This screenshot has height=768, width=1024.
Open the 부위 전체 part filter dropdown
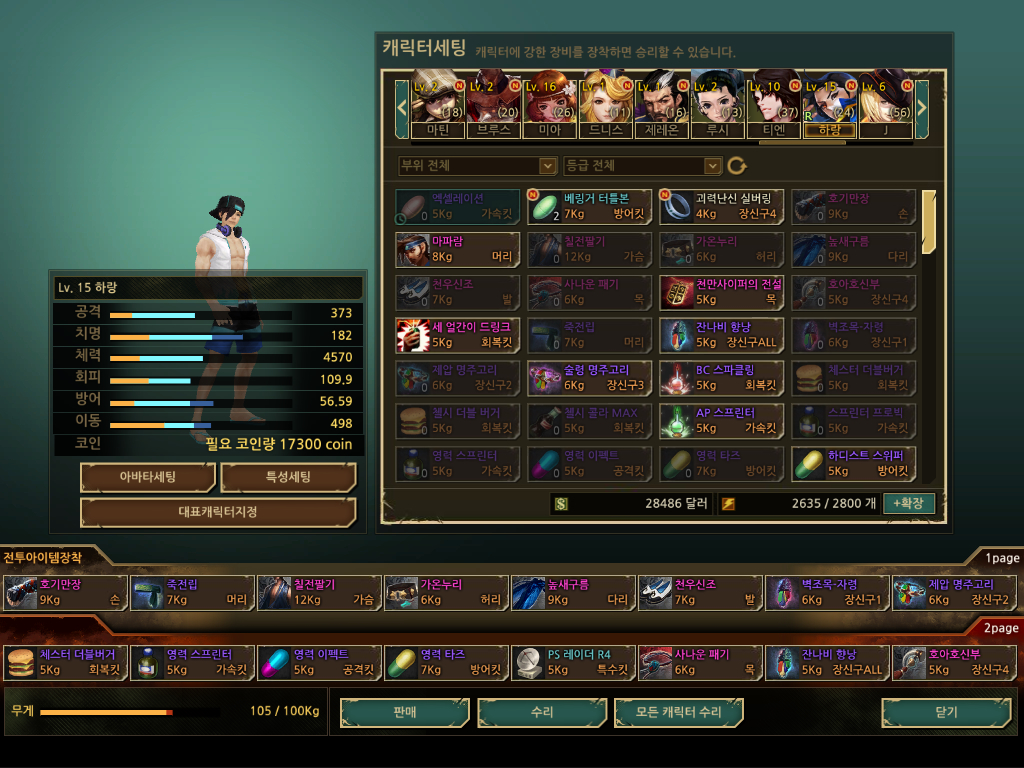click(x=477, y=165)
